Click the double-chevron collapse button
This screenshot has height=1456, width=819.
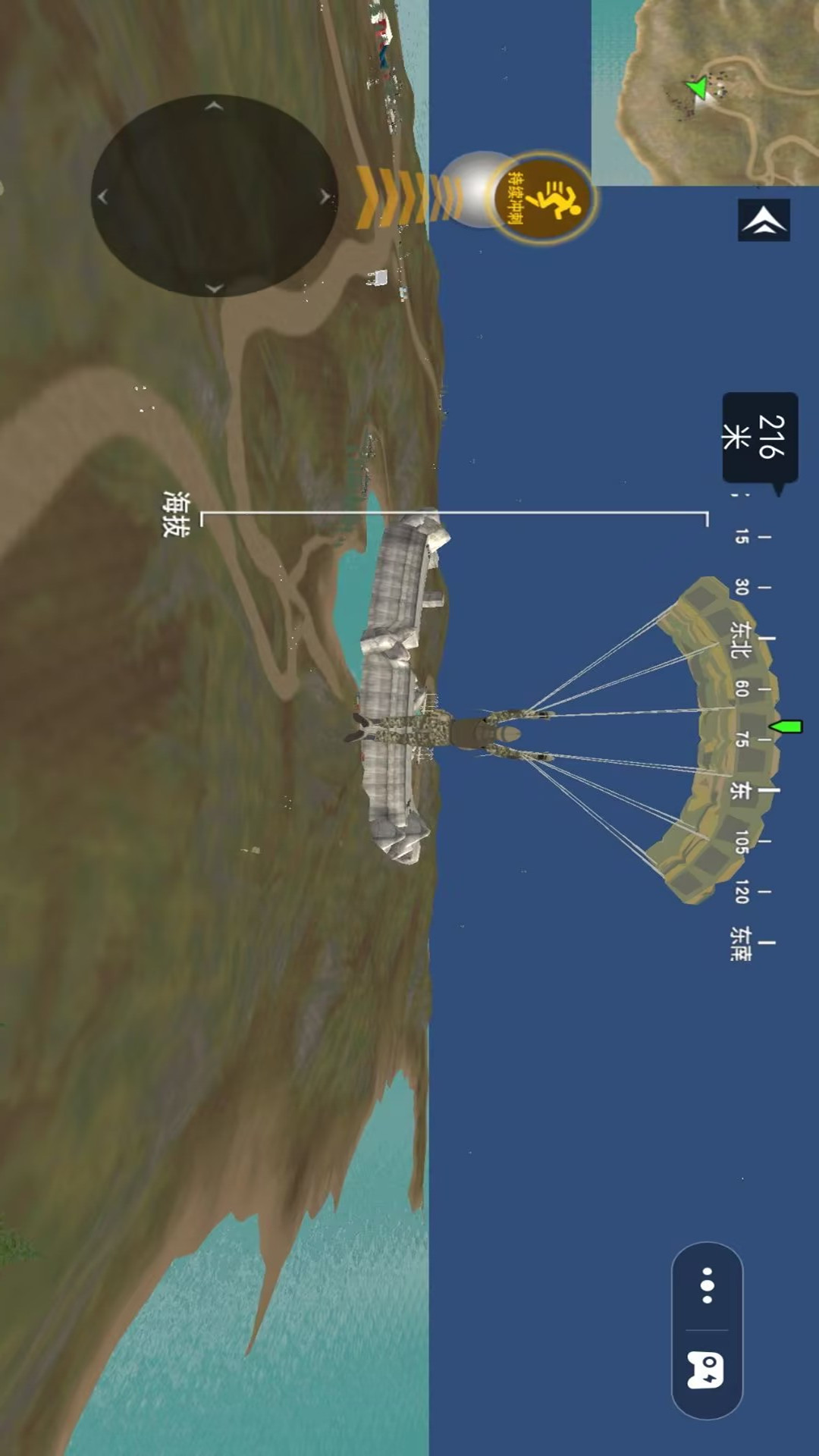tap(764, 220)
